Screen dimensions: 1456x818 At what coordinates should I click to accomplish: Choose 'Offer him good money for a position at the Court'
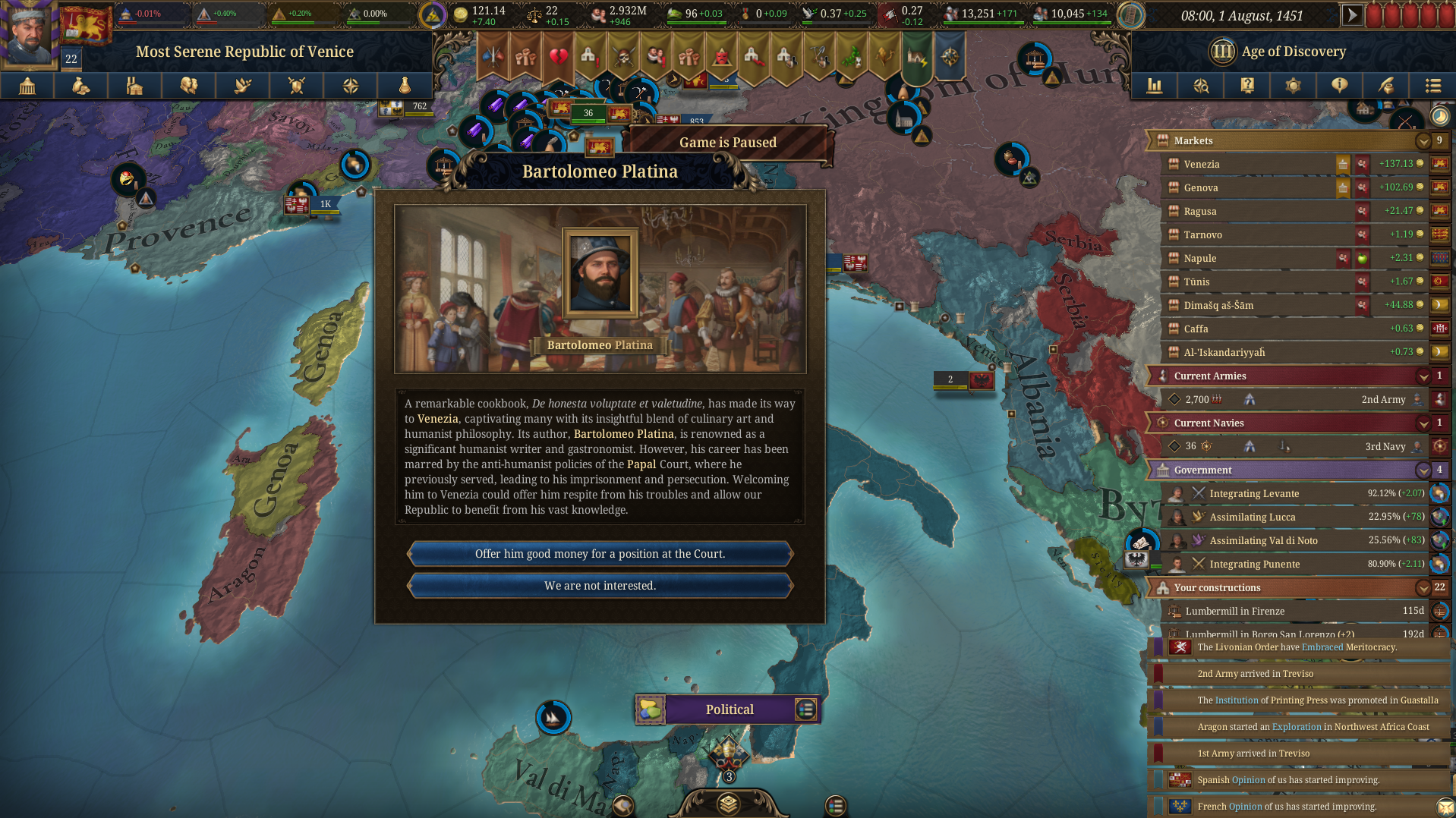click(x=600, y=554)
